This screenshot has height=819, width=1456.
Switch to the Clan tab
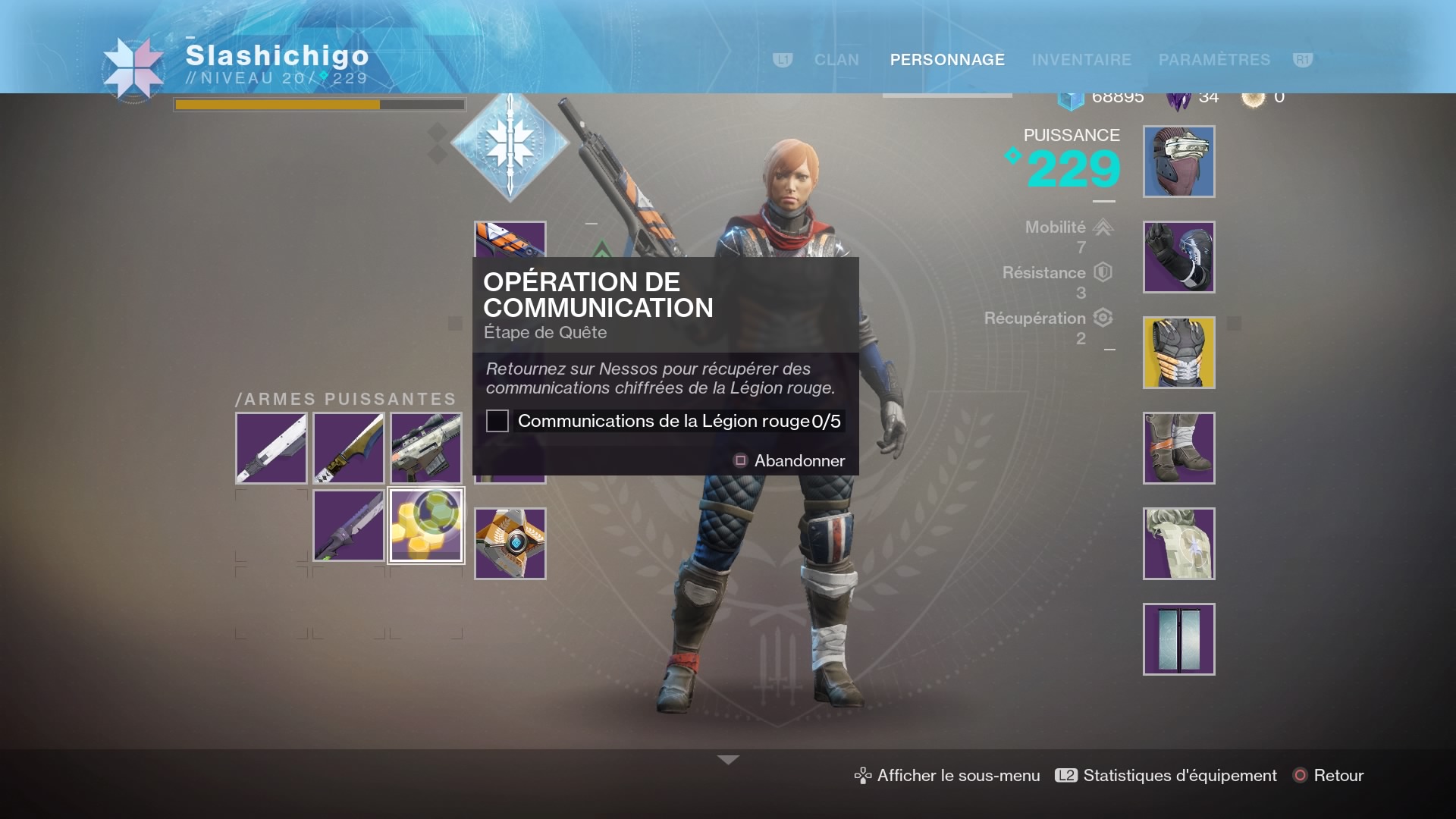(836, 60)
